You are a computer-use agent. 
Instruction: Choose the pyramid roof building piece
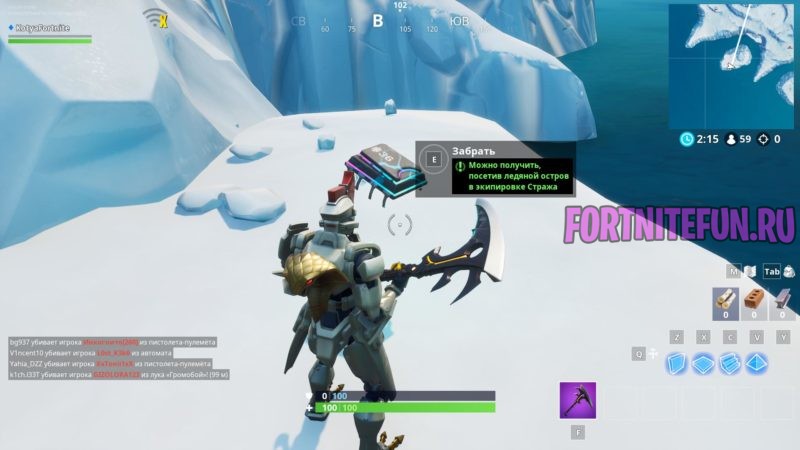[x=757, y=363]
